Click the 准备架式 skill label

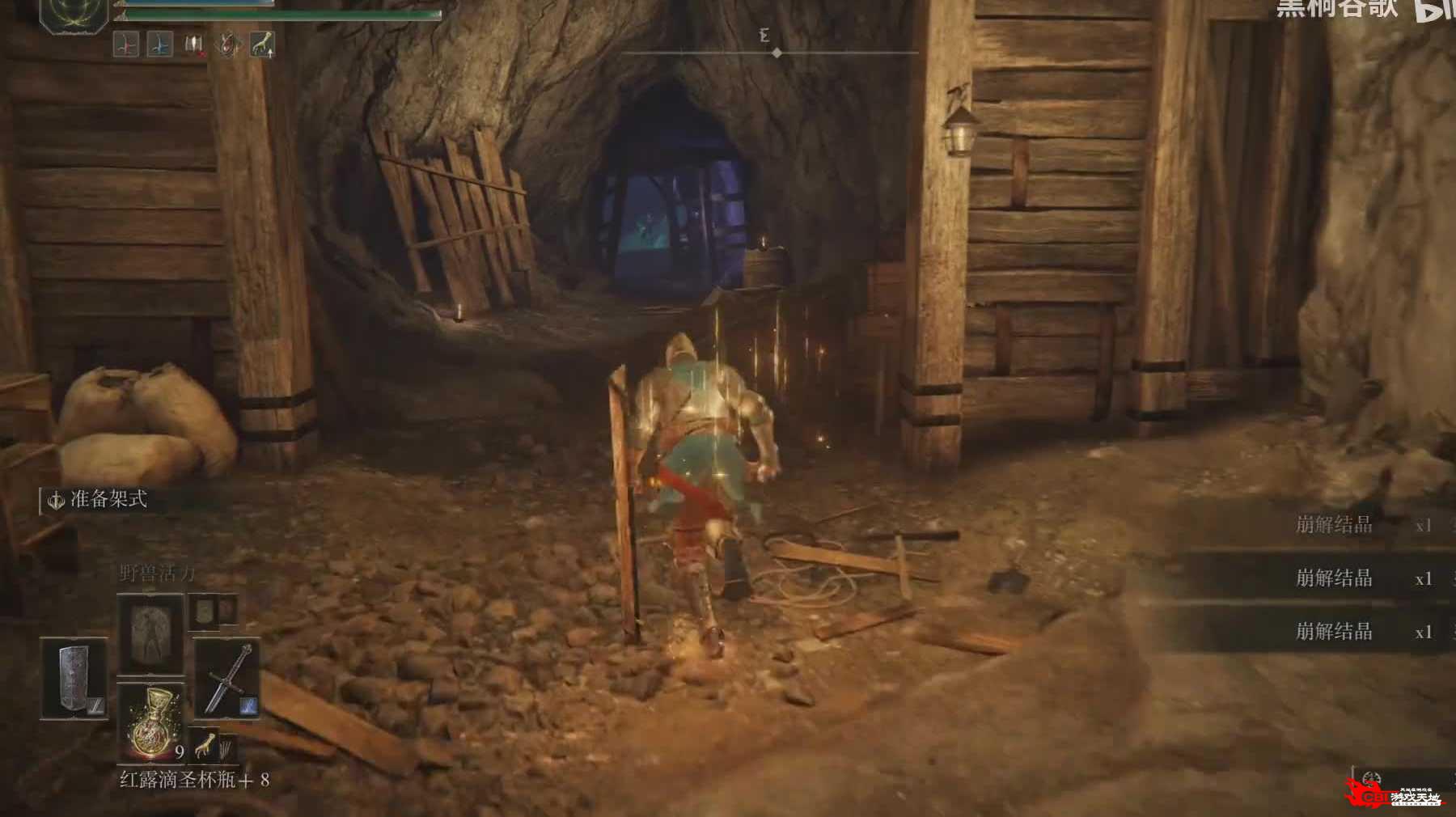click(108, 500)
